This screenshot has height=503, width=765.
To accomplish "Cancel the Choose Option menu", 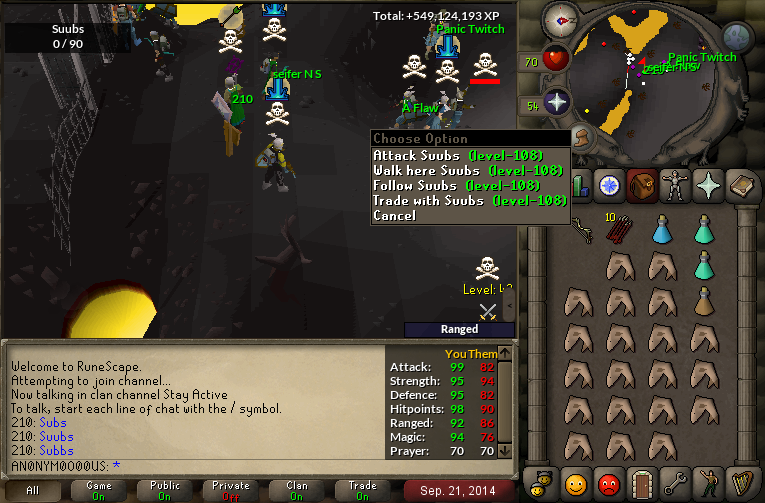I will 394,215.
